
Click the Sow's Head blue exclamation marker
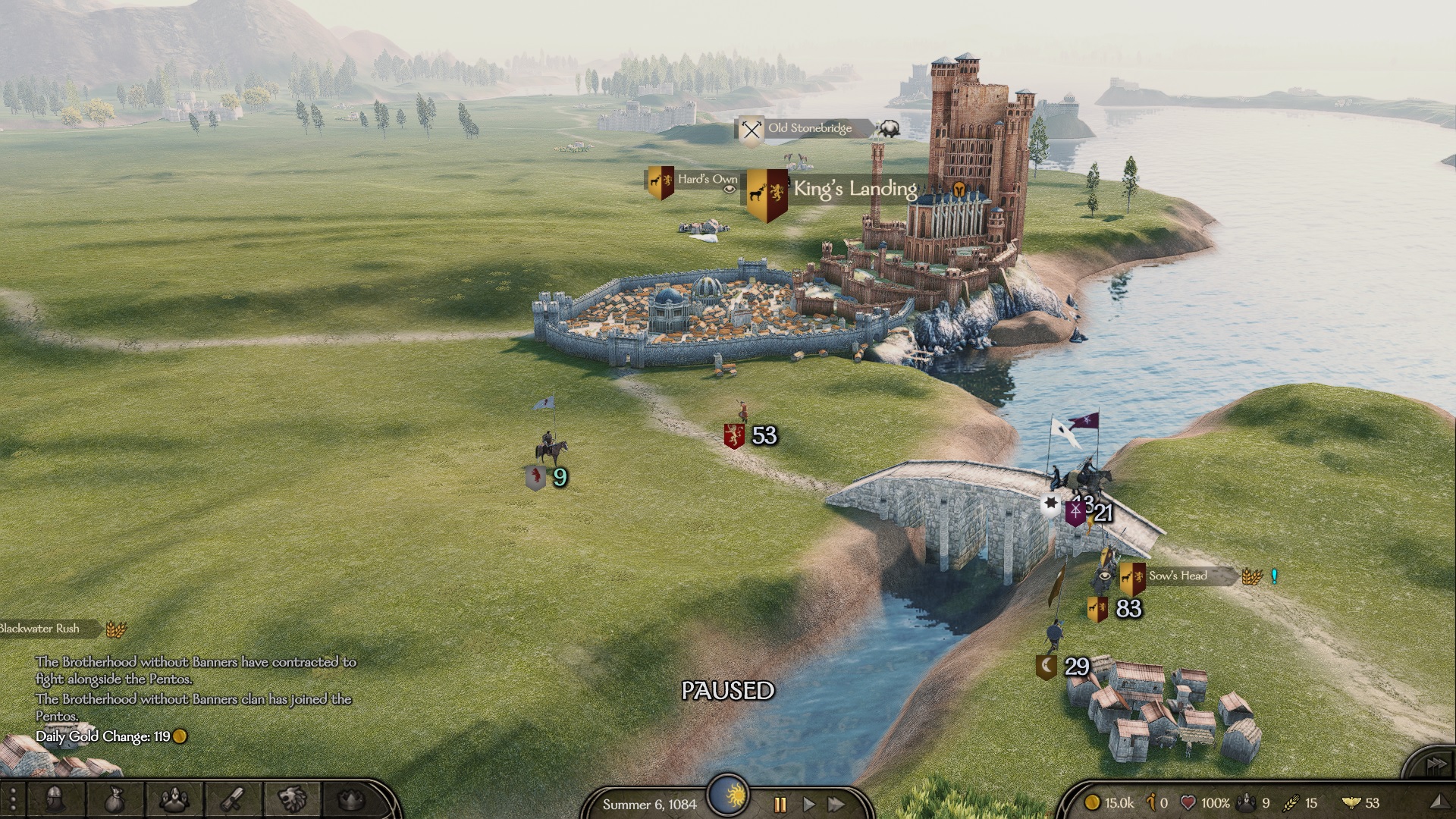tap(1274, 576)
